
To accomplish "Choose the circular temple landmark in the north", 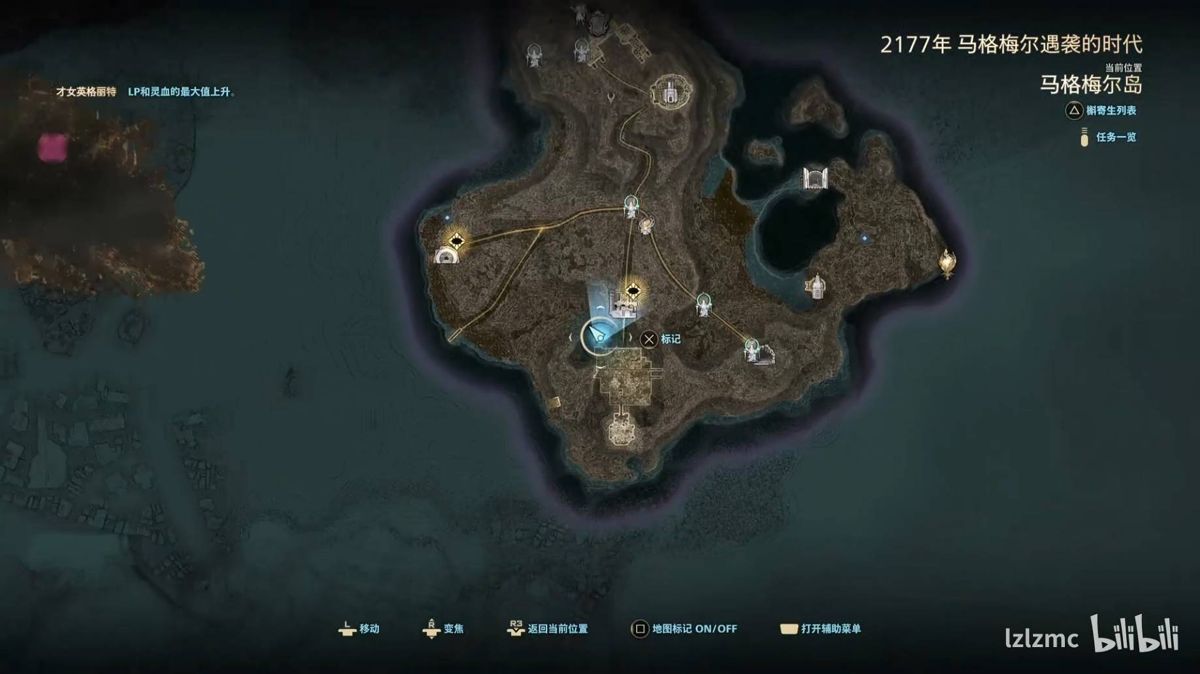I will 666,93.
